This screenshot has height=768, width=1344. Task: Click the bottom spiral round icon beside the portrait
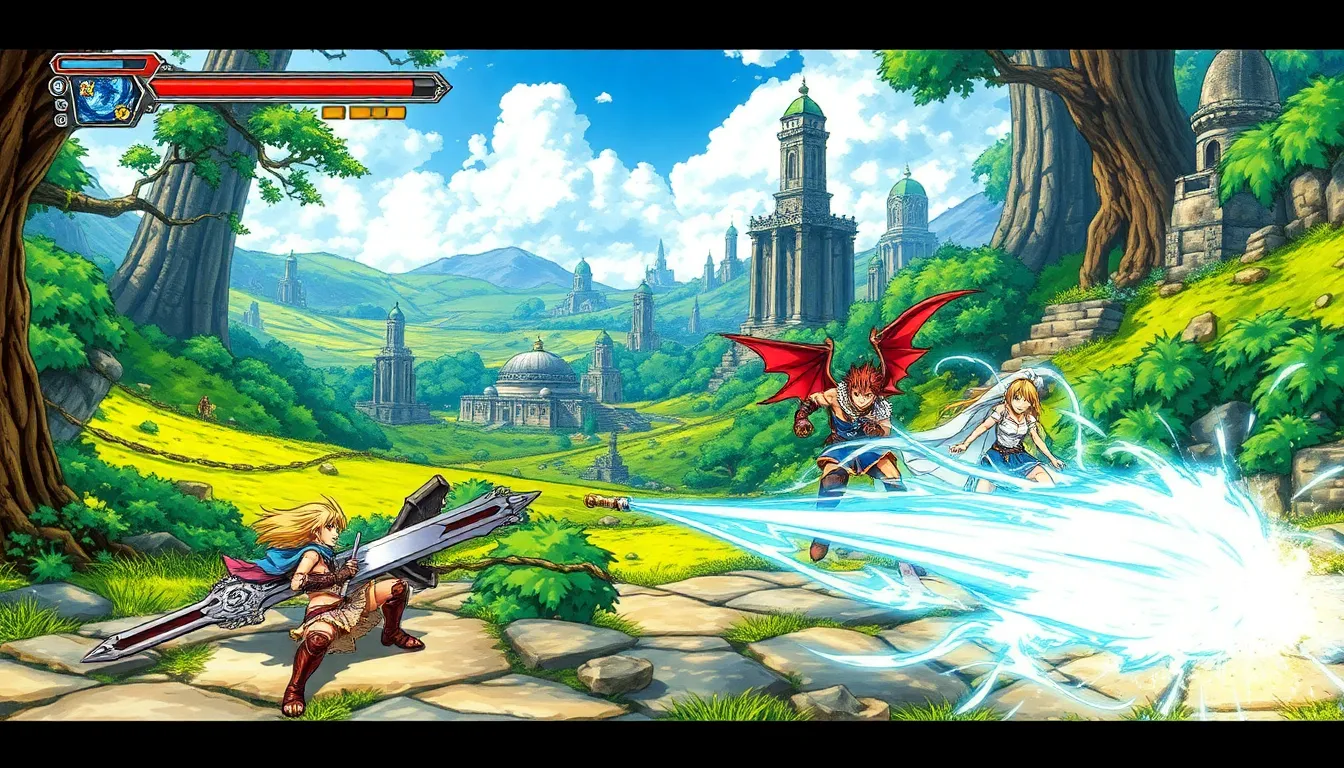click(61, 119)
